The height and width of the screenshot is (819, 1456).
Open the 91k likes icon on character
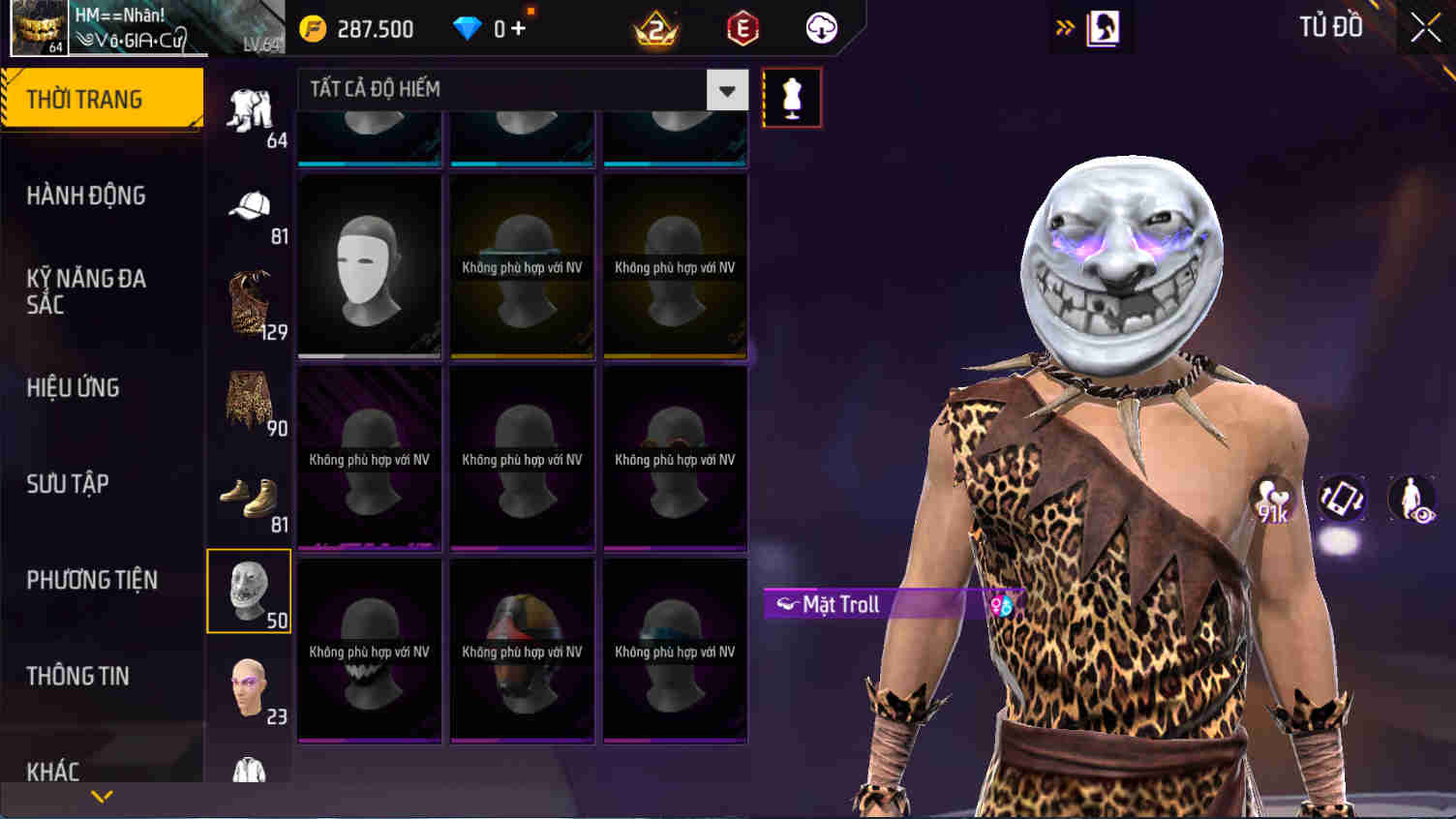click(1272, 499)
